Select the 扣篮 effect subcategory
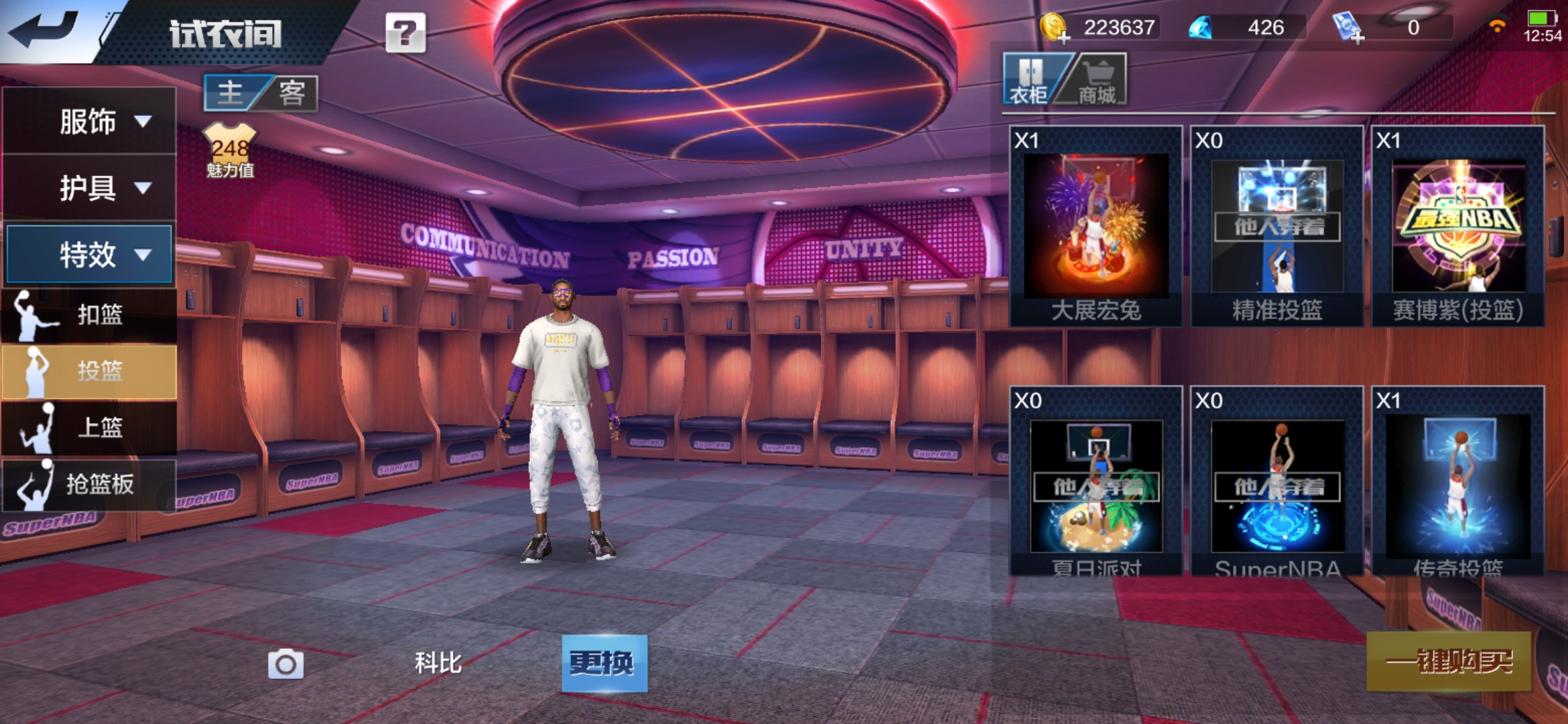The width and height of the screenshot is (1568, 724). 89,314
